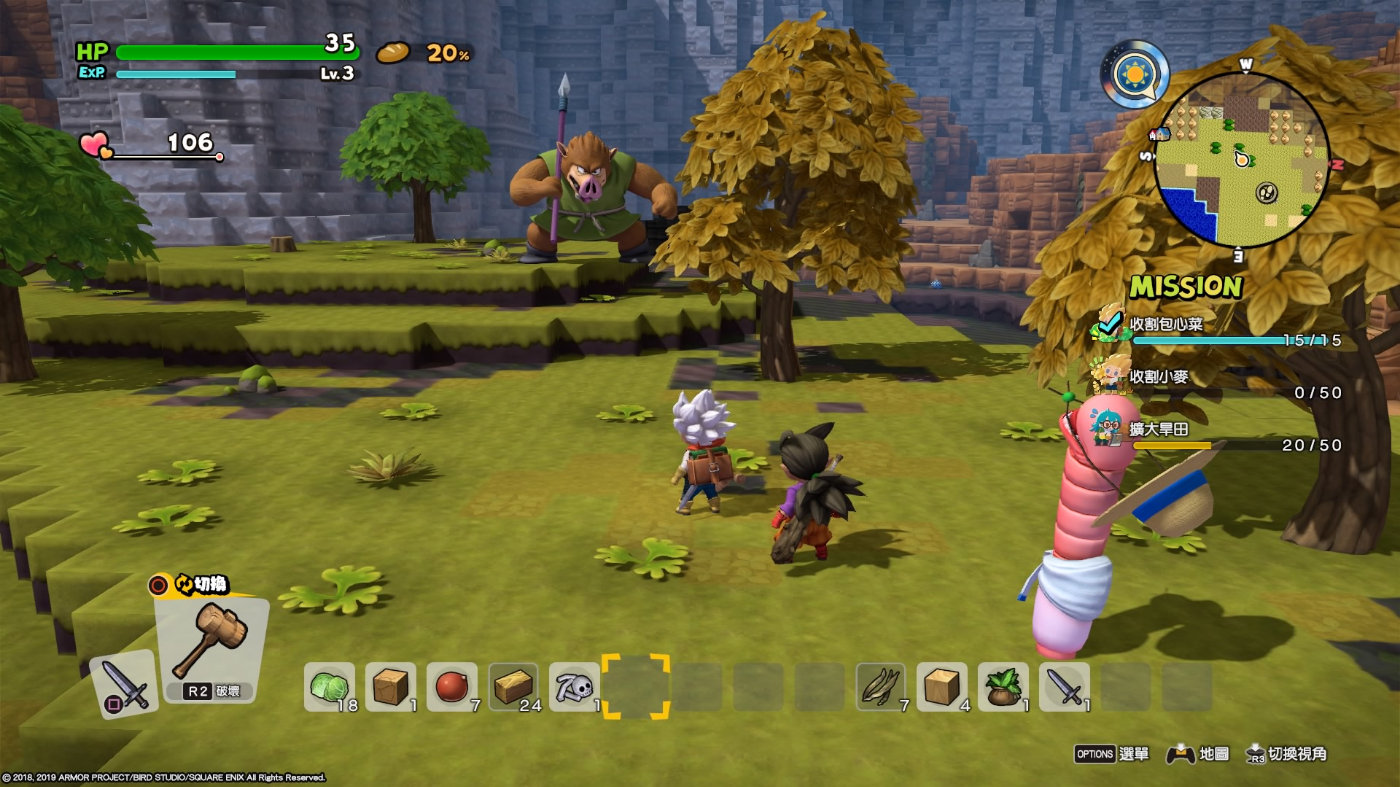Image resolution: width=1400 pixels, height=787 pixels.
Task: Choose the red tomato hotbar item
Action: pyautogui.click(x=451, y=687)
